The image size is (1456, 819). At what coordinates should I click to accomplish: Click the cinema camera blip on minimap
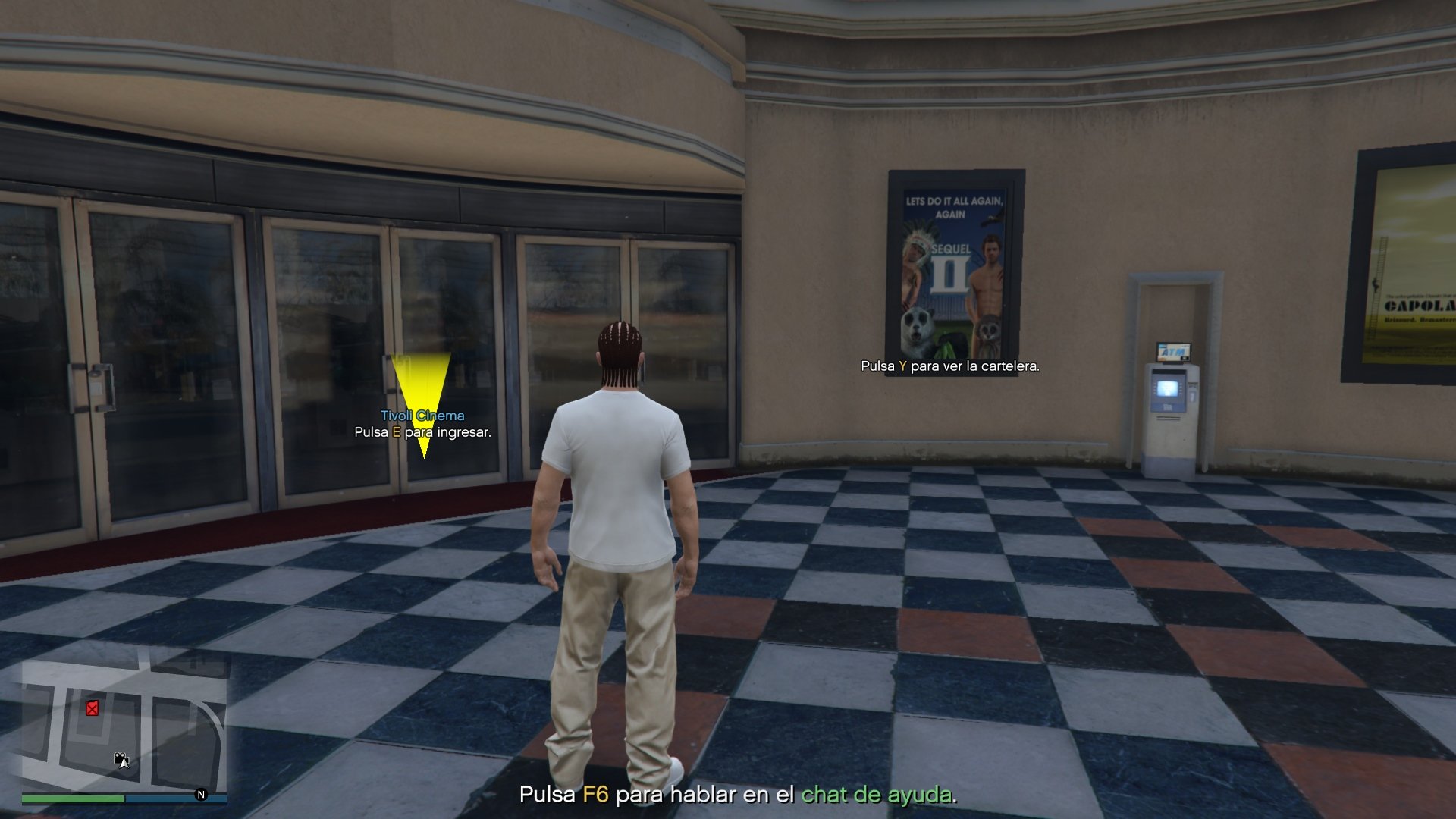tap(120, 758)
